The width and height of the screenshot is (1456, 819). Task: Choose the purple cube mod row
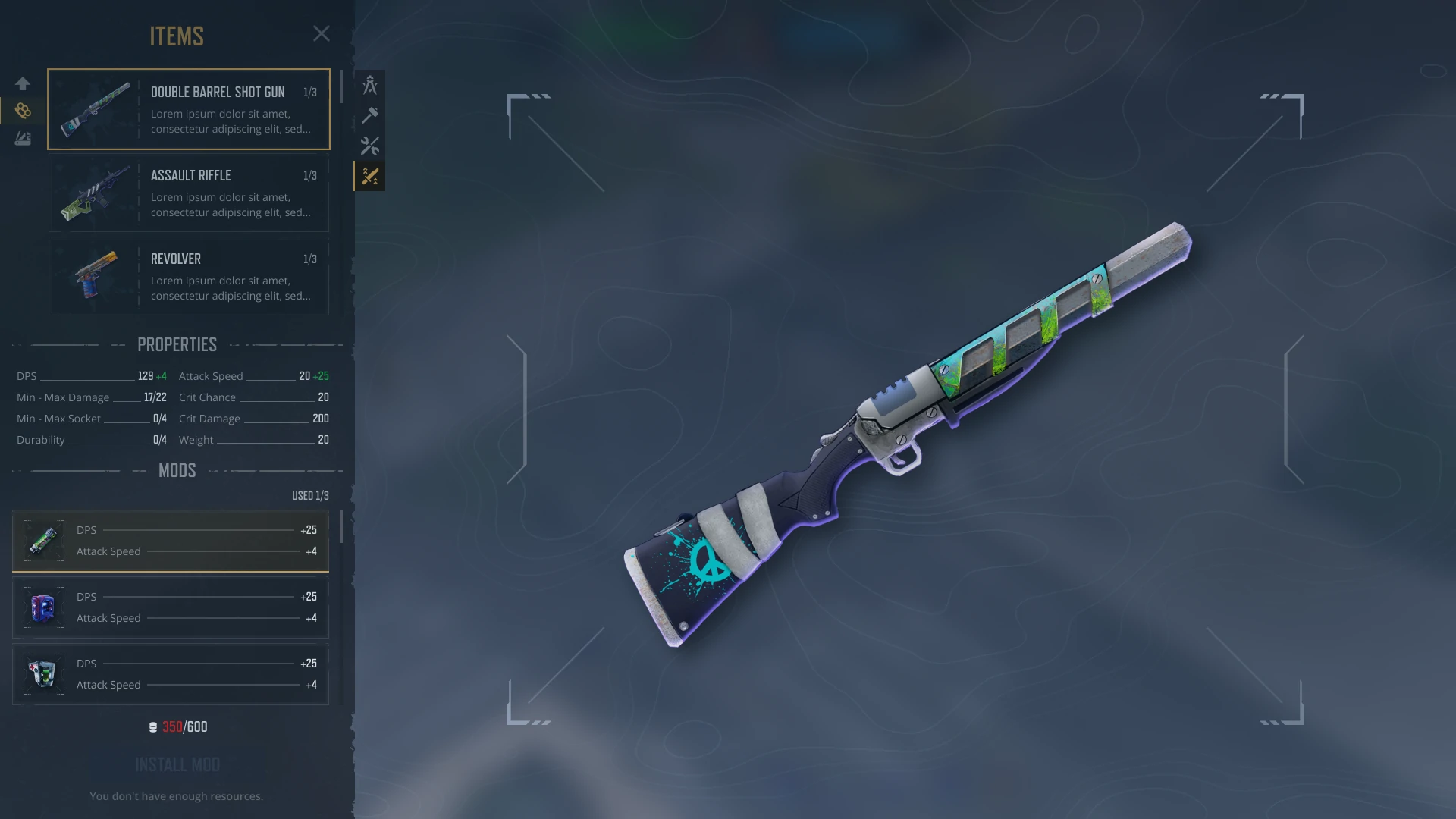pos(171,607)
